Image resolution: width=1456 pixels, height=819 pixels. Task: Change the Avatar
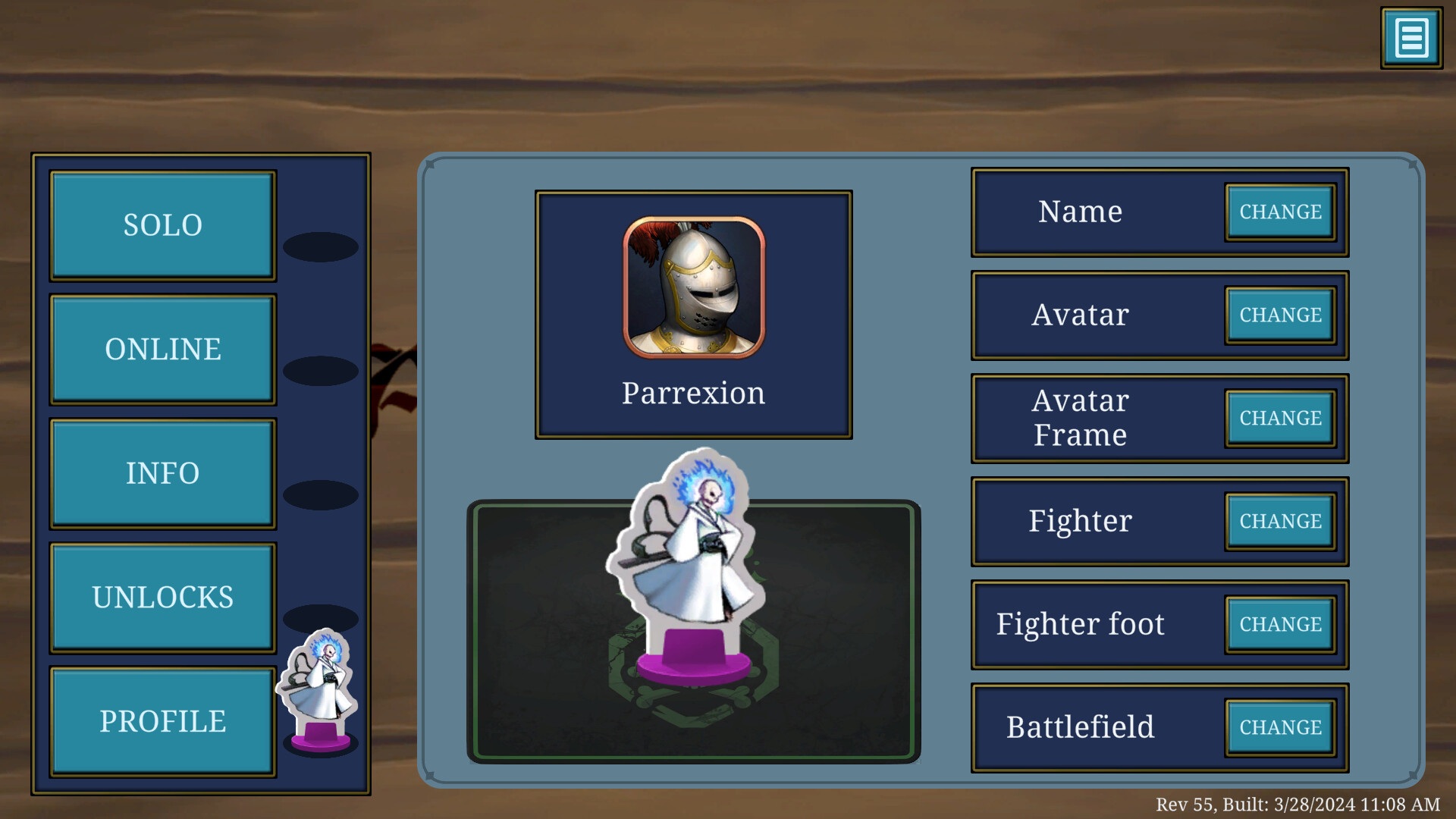coord(1280,315)
